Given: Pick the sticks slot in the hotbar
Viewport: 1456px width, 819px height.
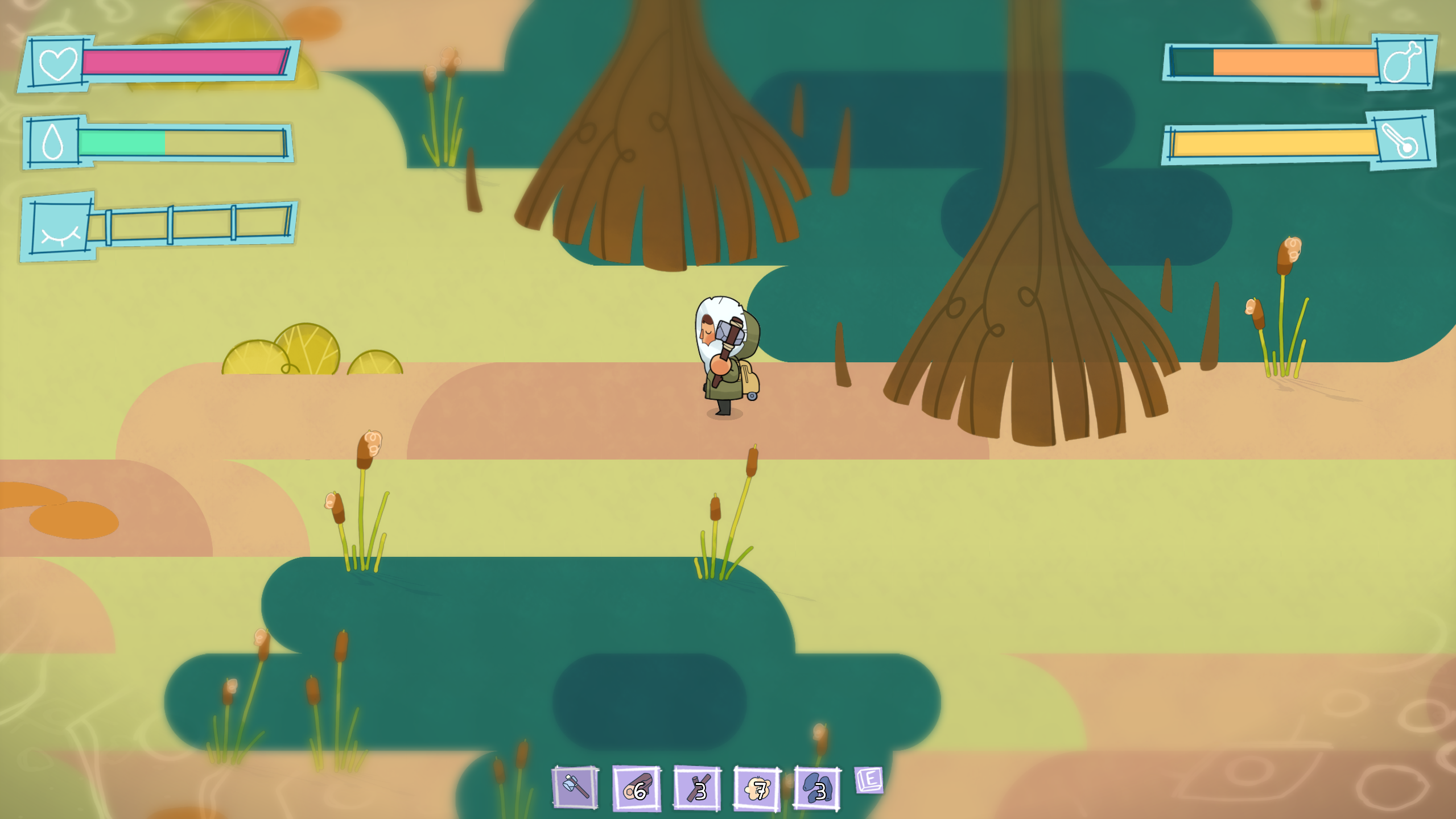Looking at the screenshot, I should tap(697, 788).
